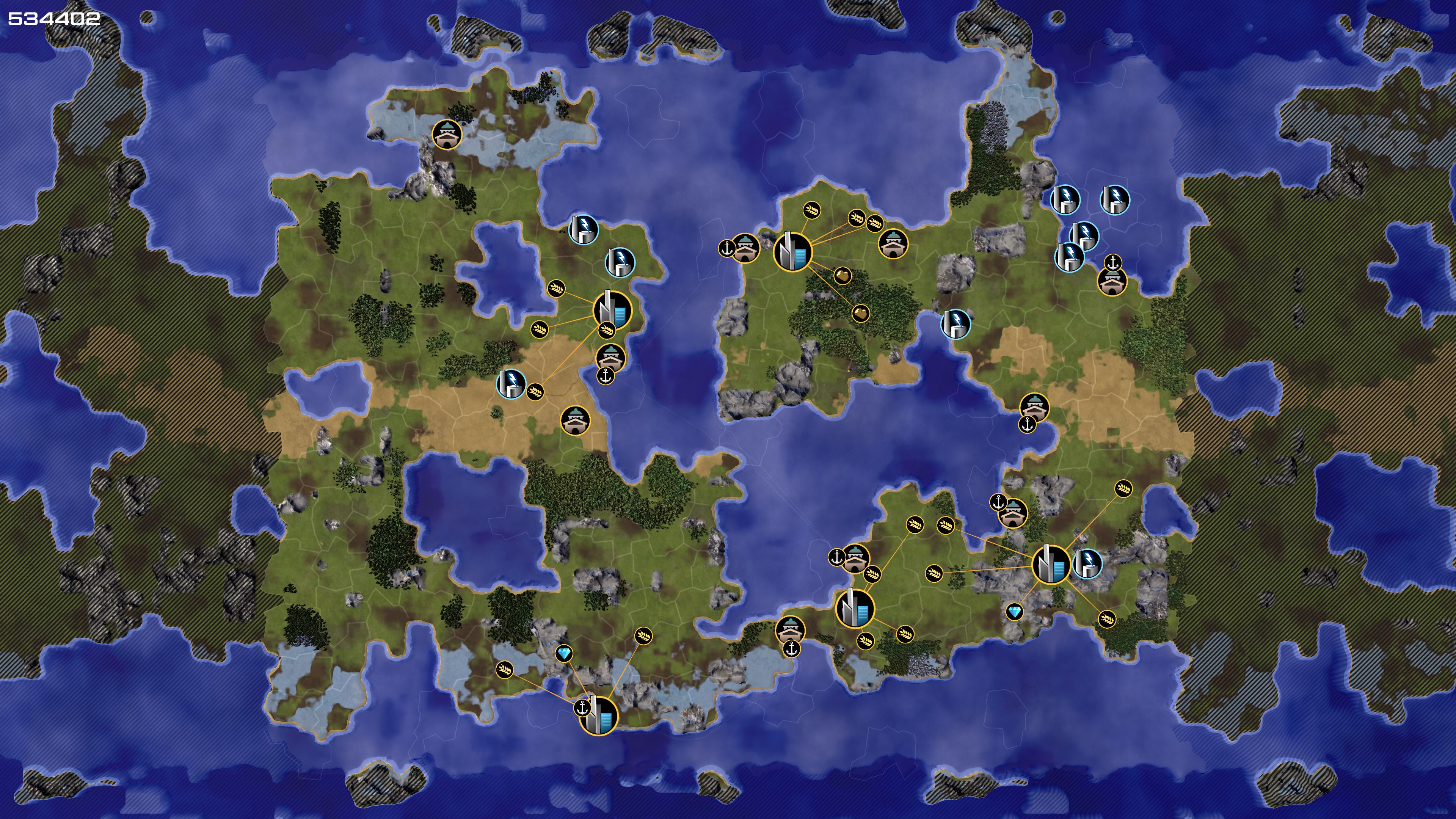Image resolution: width=1456 pixels, height=819 pixels.
Task: Click the power plant icon beside a city
Action: (1087, 563)
